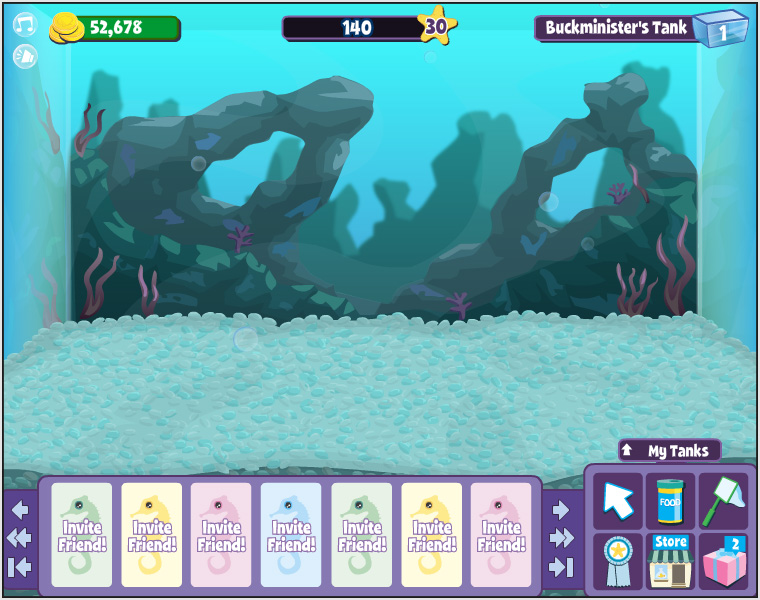Fast-forward friends list with double right arrow
The height and width of the screenshot is (600, 760).
point(562,538)
